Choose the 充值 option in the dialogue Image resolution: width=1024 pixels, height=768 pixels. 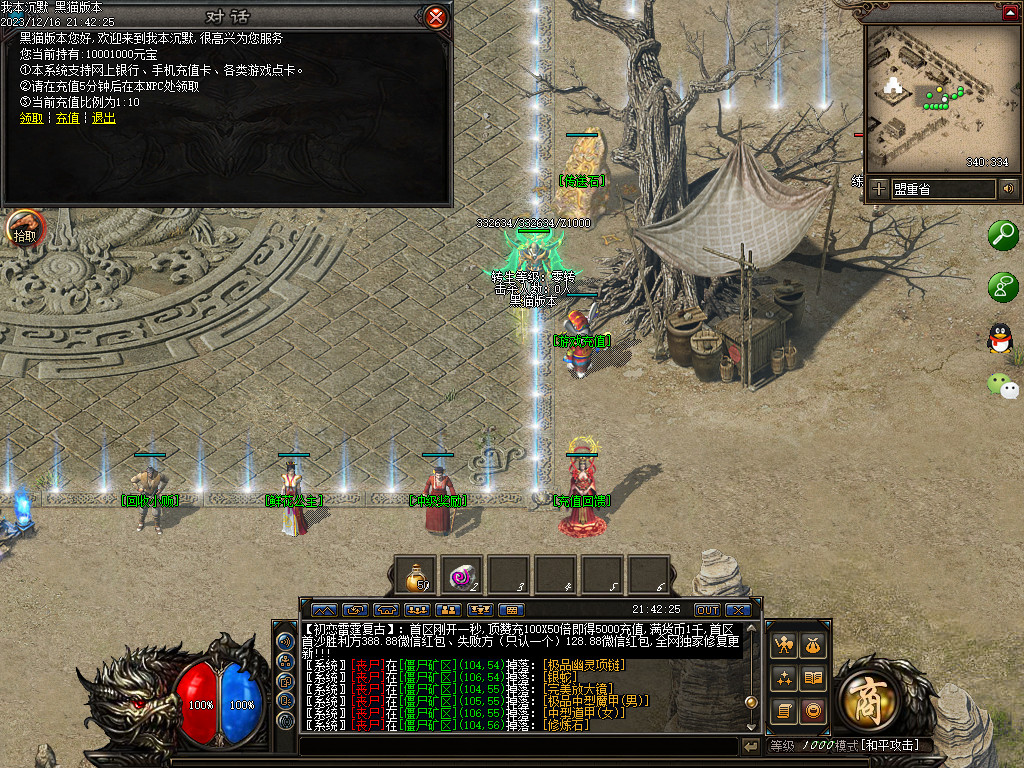pyautogui.click(x=67, y=118)
